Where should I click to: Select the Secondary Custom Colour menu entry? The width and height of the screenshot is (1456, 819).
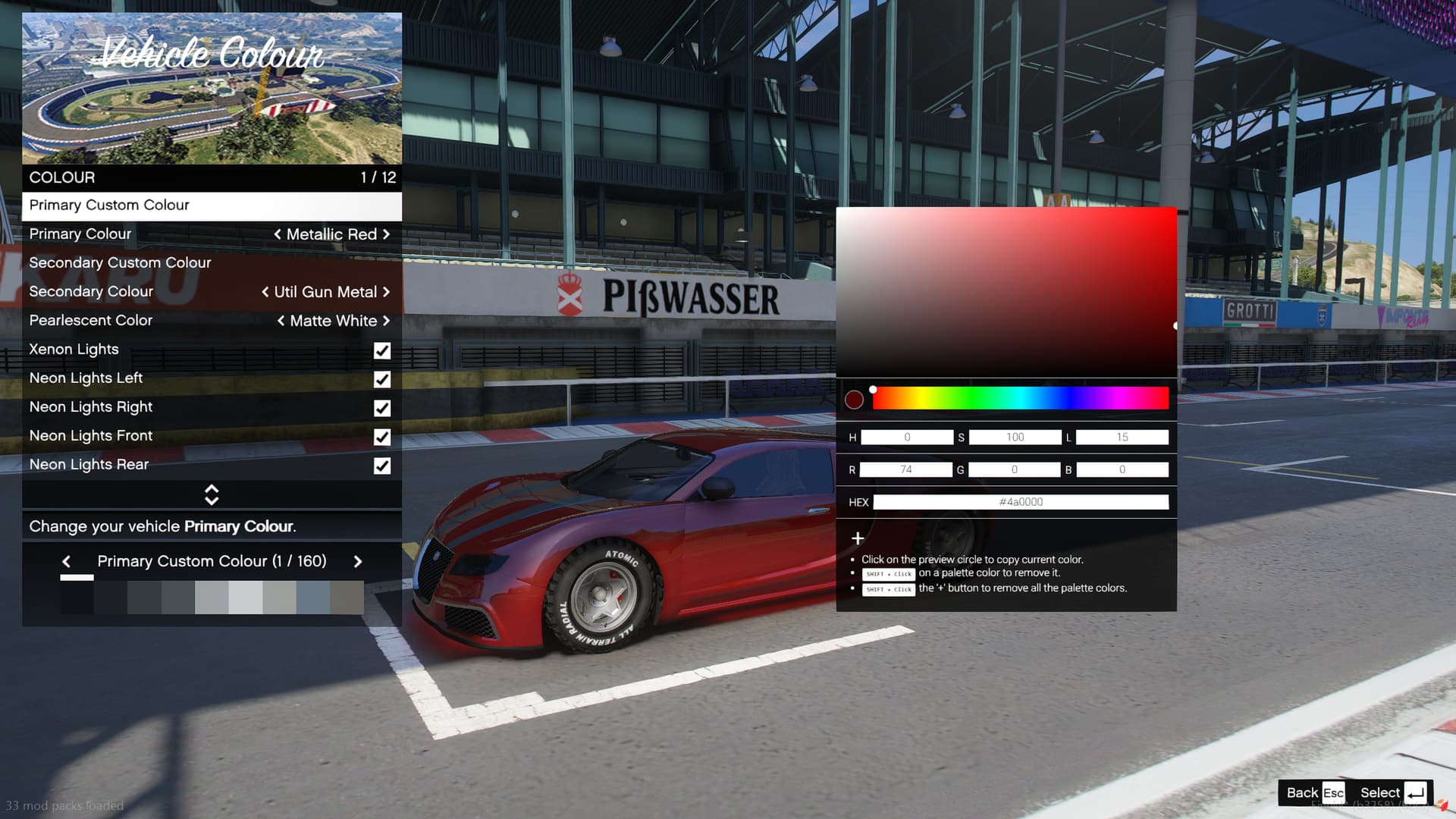point(121,263)
